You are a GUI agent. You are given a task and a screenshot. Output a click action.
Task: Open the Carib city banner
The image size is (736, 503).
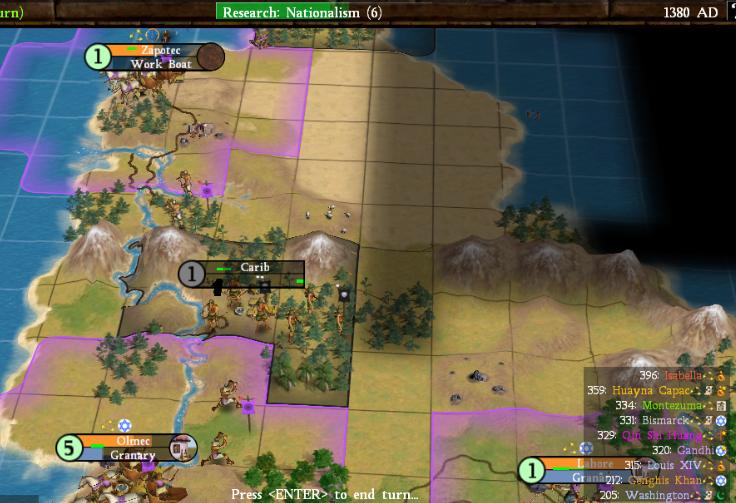click(254, 268)
